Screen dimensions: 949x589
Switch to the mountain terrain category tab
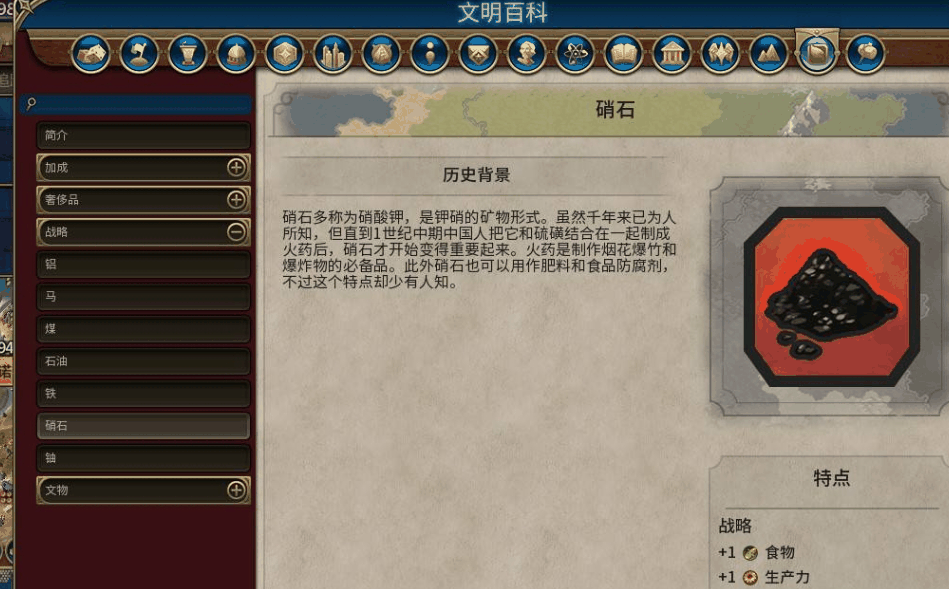click(x=769, y=53)
